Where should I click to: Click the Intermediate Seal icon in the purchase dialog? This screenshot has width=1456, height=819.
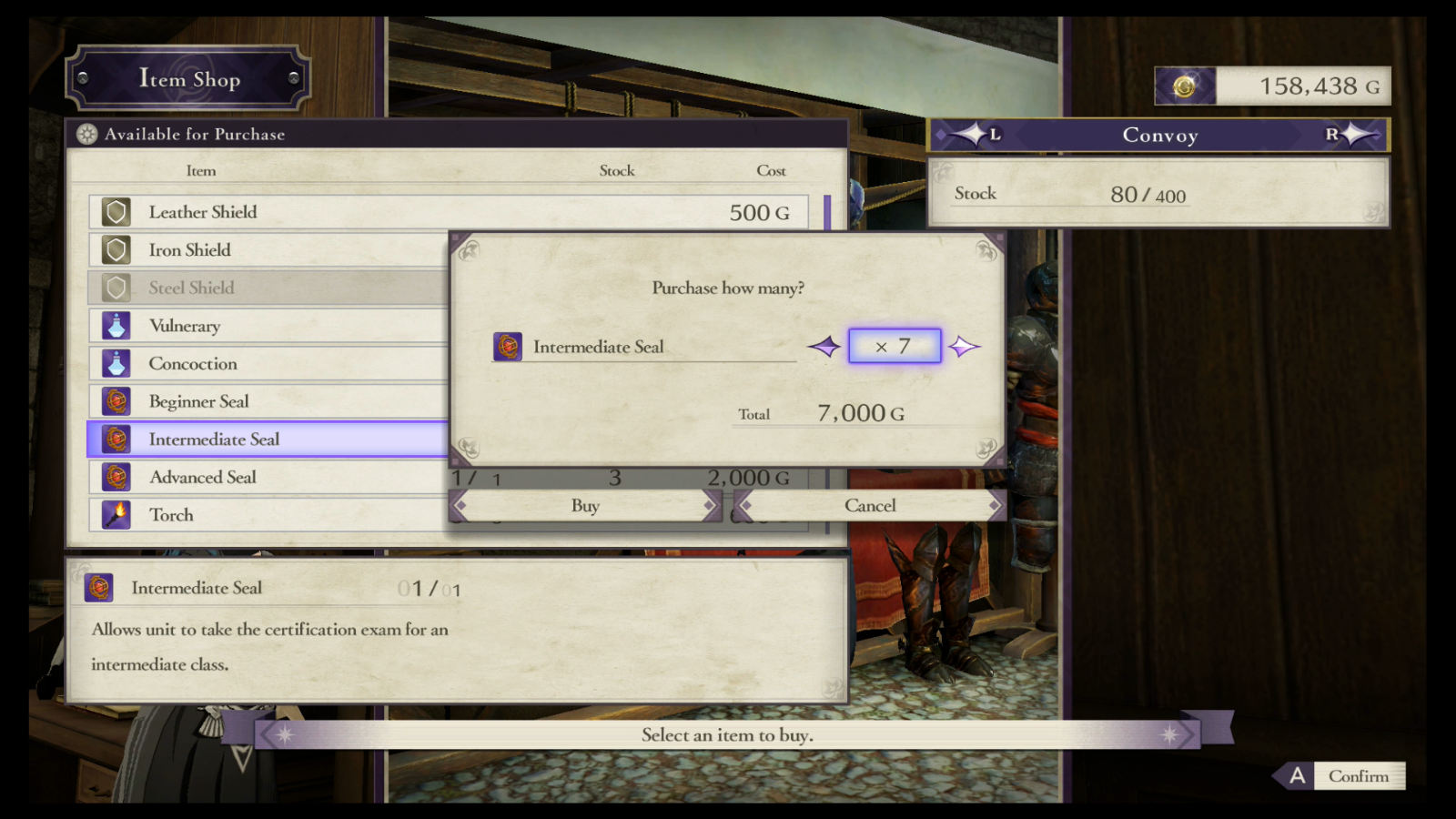506,346
